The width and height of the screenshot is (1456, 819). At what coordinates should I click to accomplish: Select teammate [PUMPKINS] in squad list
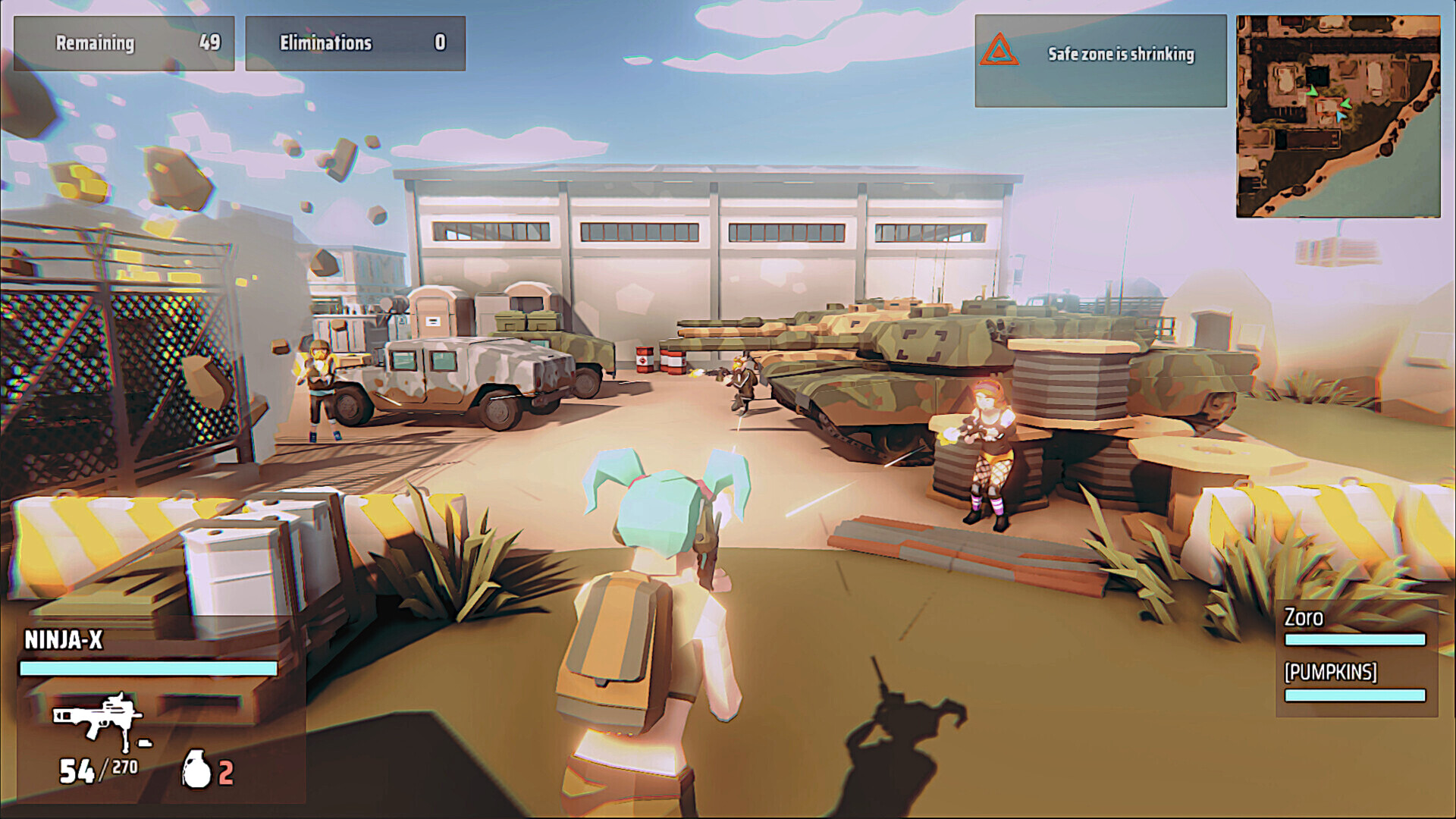click(1330, 672)
